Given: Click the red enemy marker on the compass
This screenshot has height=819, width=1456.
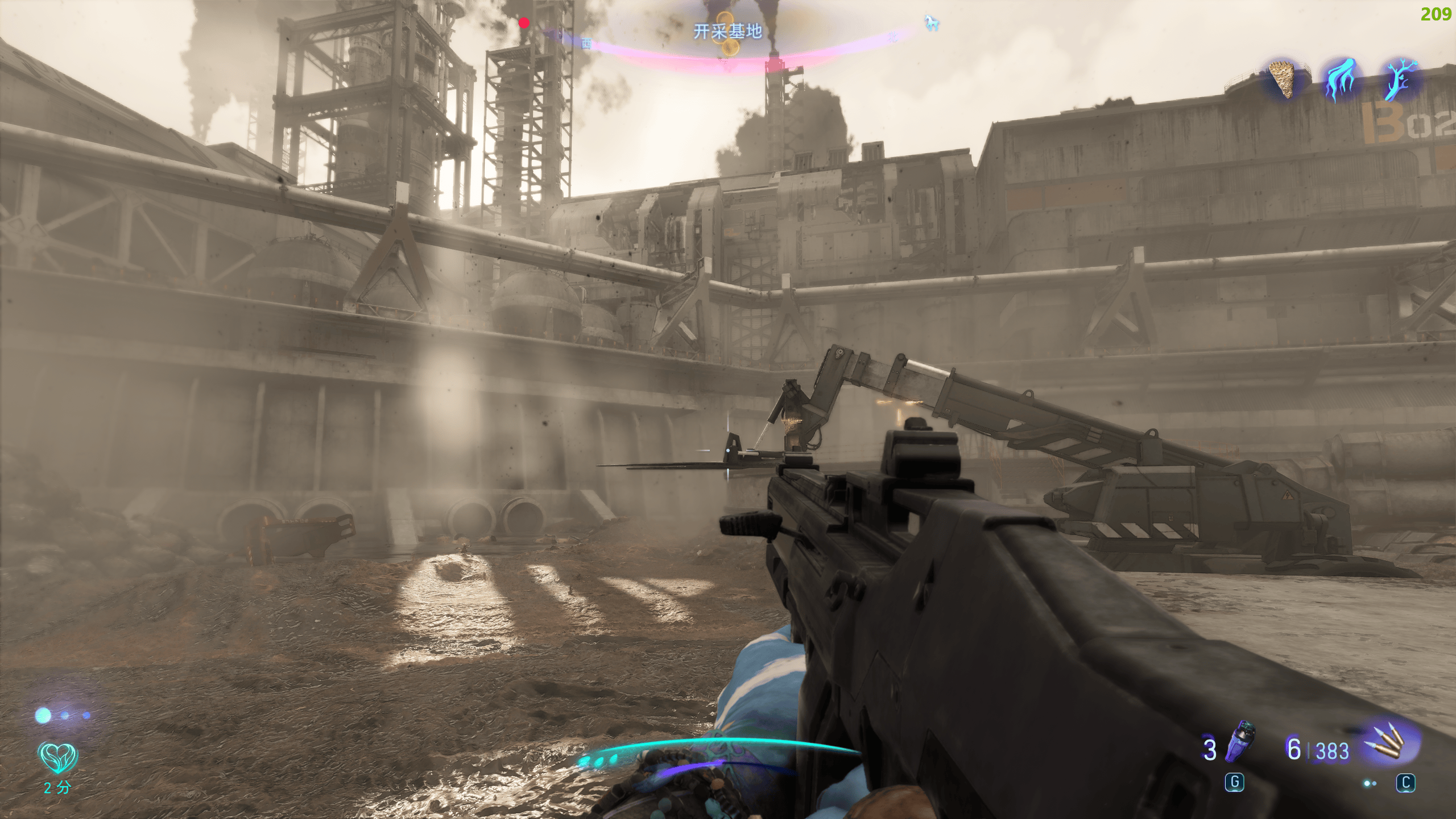Looking at the screenshot, I should [x=524, y=23].
